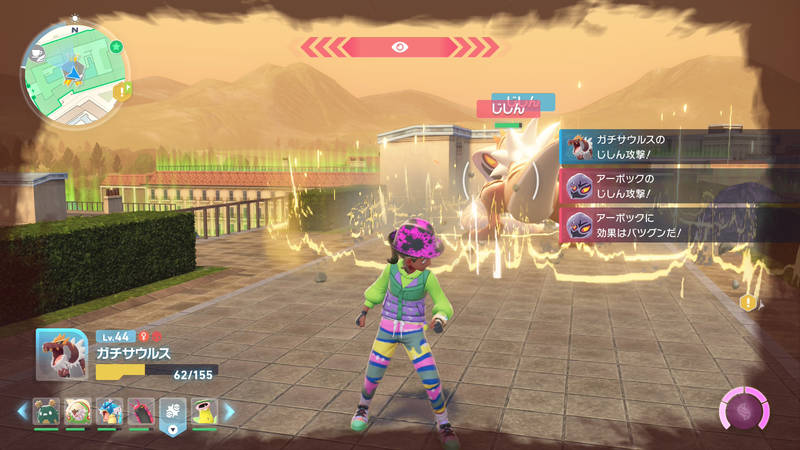
Task: Open the pink circular money gauge icon
Action: pos(745,412)
